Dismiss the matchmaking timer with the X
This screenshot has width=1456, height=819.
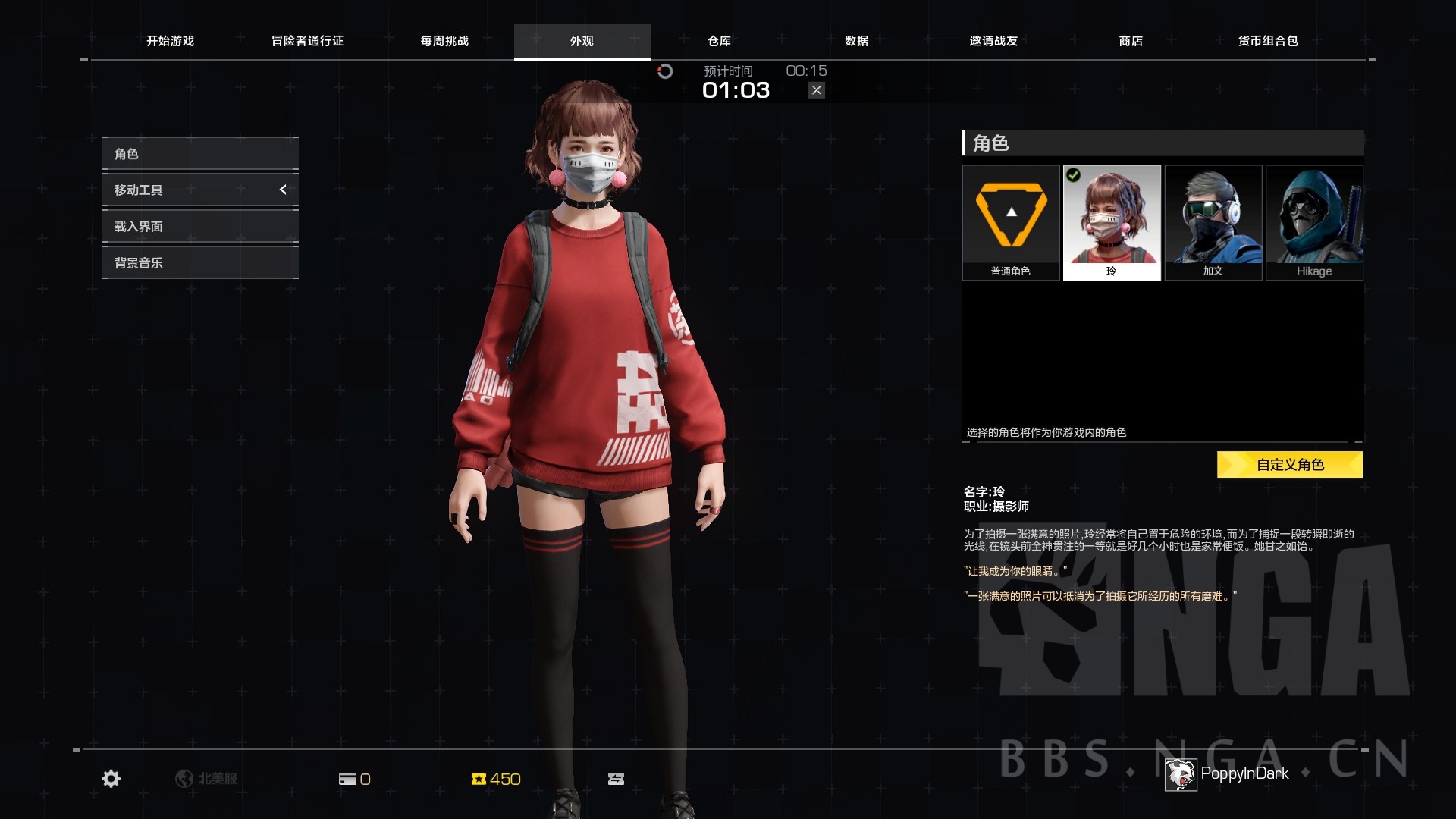coord(816,89)
